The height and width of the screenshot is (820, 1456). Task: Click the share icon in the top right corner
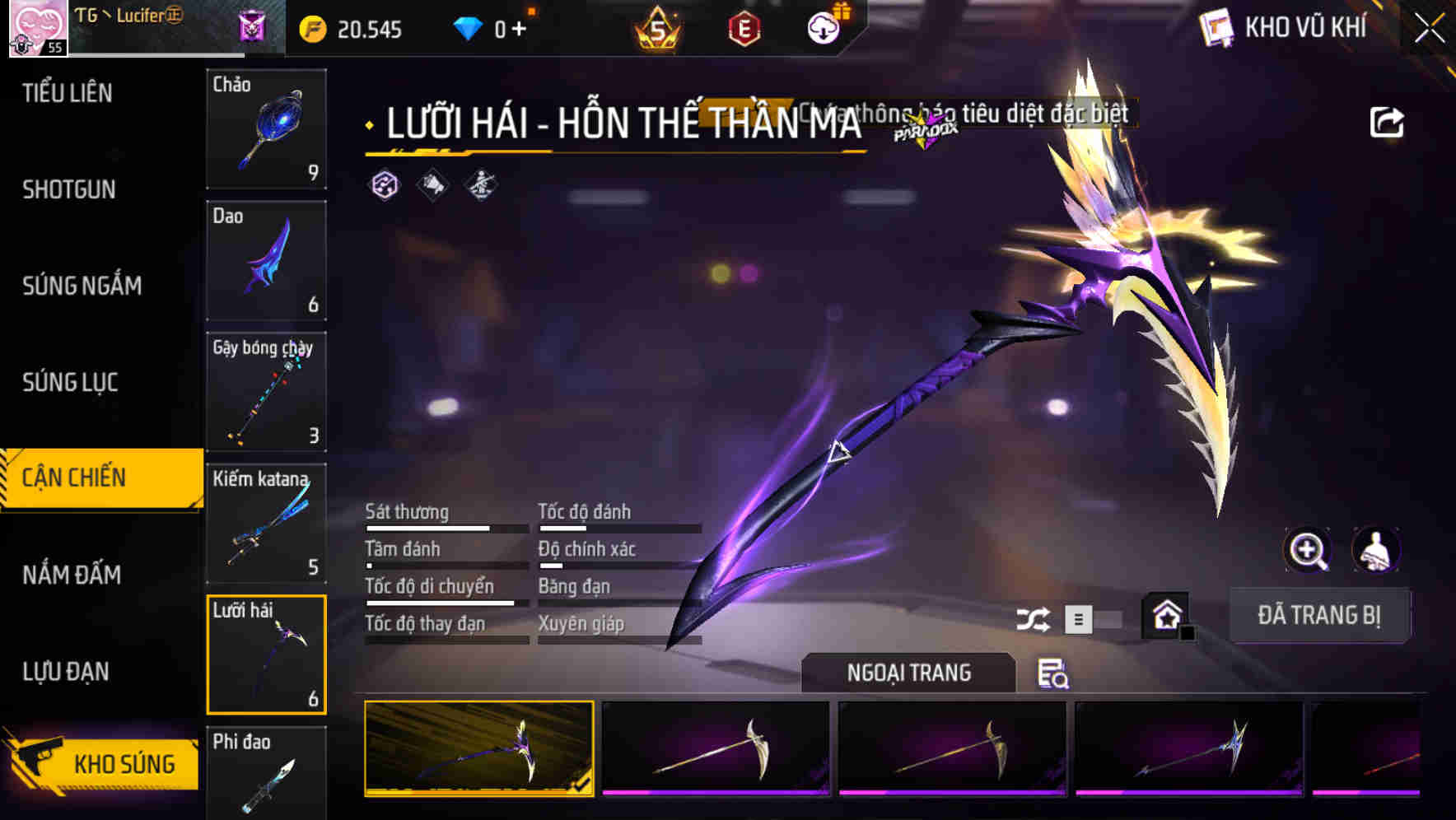(1388, 121)
